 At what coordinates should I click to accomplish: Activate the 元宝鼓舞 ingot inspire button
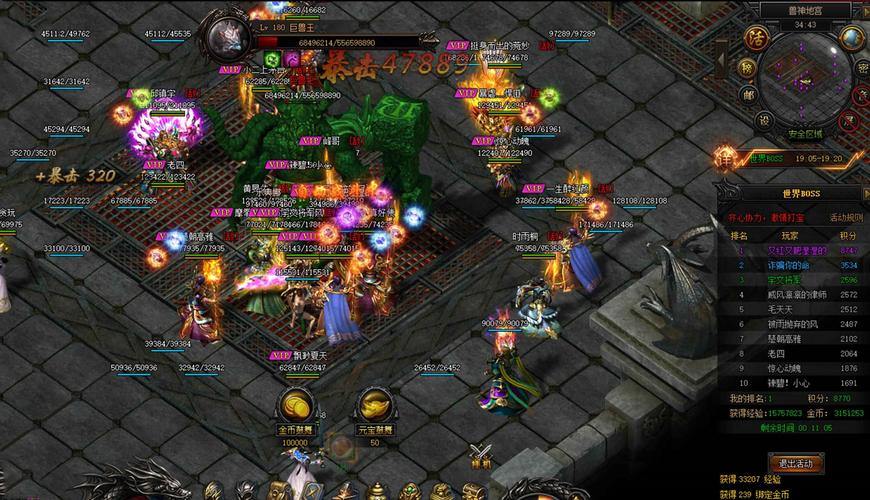click(374, 408)
